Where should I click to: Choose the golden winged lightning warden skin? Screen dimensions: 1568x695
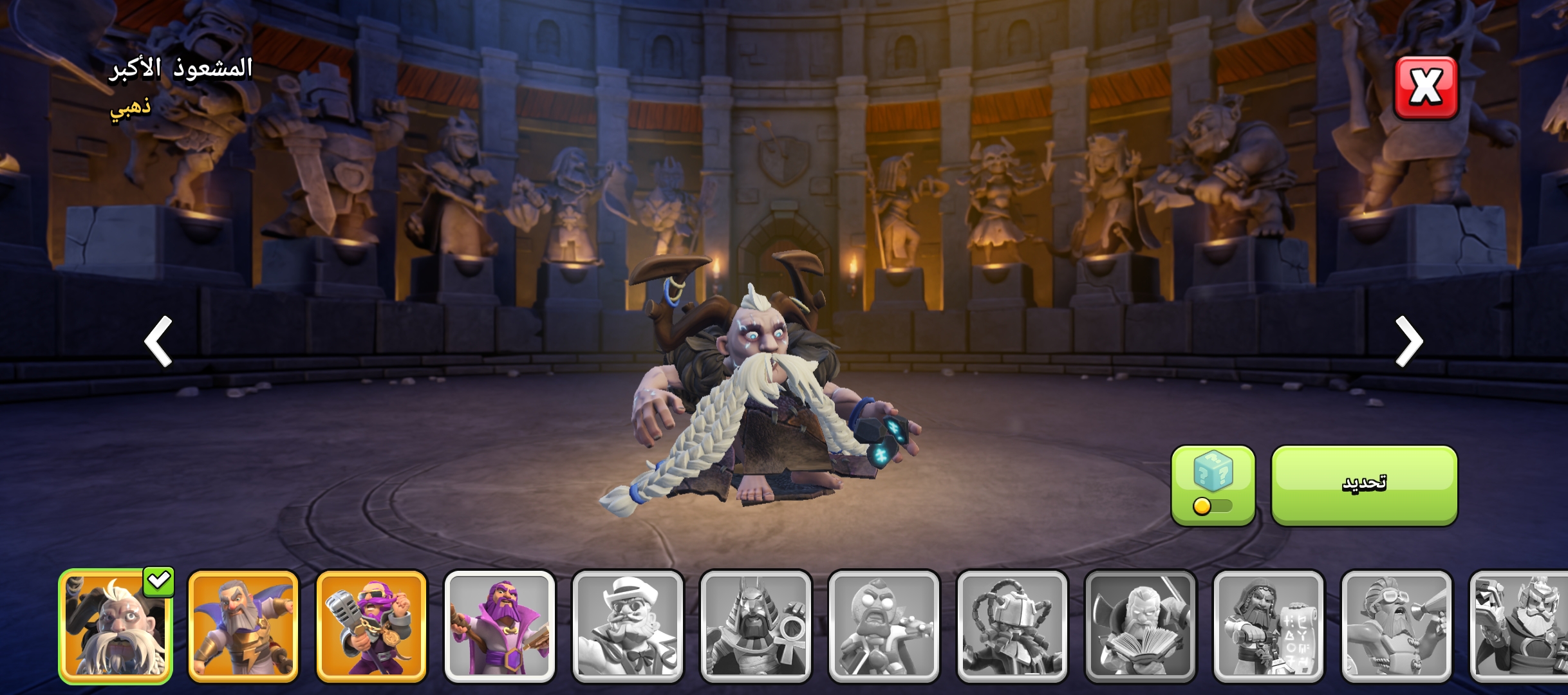tap(243, 626)
